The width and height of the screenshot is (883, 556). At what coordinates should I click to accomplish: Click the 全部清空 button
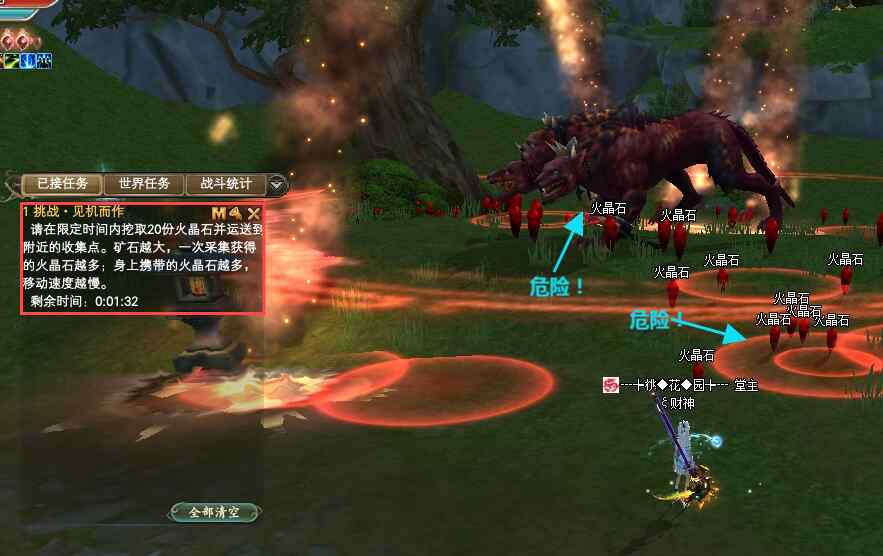(215, 512)
